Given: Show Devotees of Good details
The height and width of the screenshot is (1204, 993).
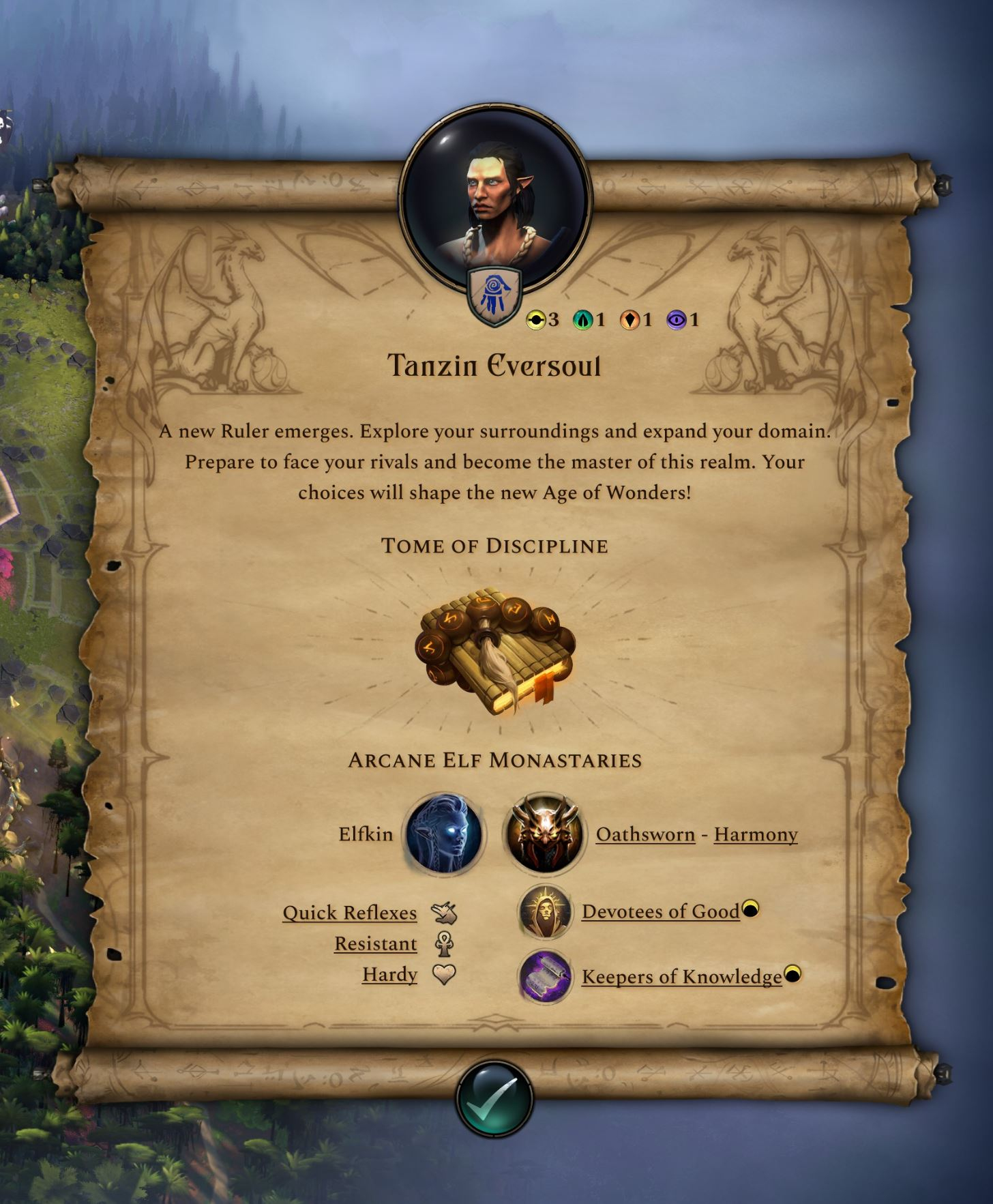Looking at the screenshot, I should (x=660, y=912).
